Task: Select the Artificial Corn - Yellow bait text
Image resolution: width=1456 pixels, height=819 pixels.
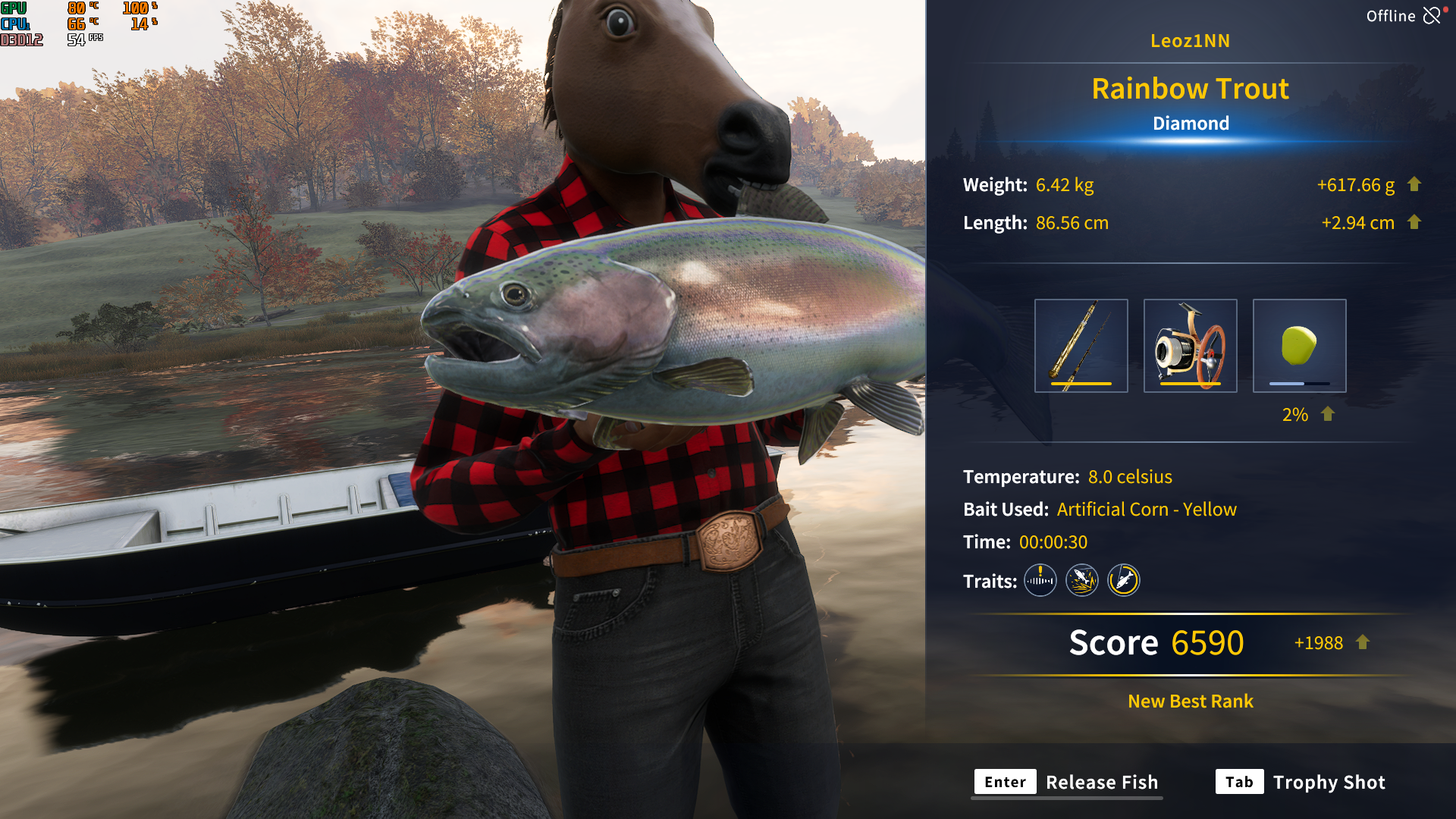Action: point(1147,509)
